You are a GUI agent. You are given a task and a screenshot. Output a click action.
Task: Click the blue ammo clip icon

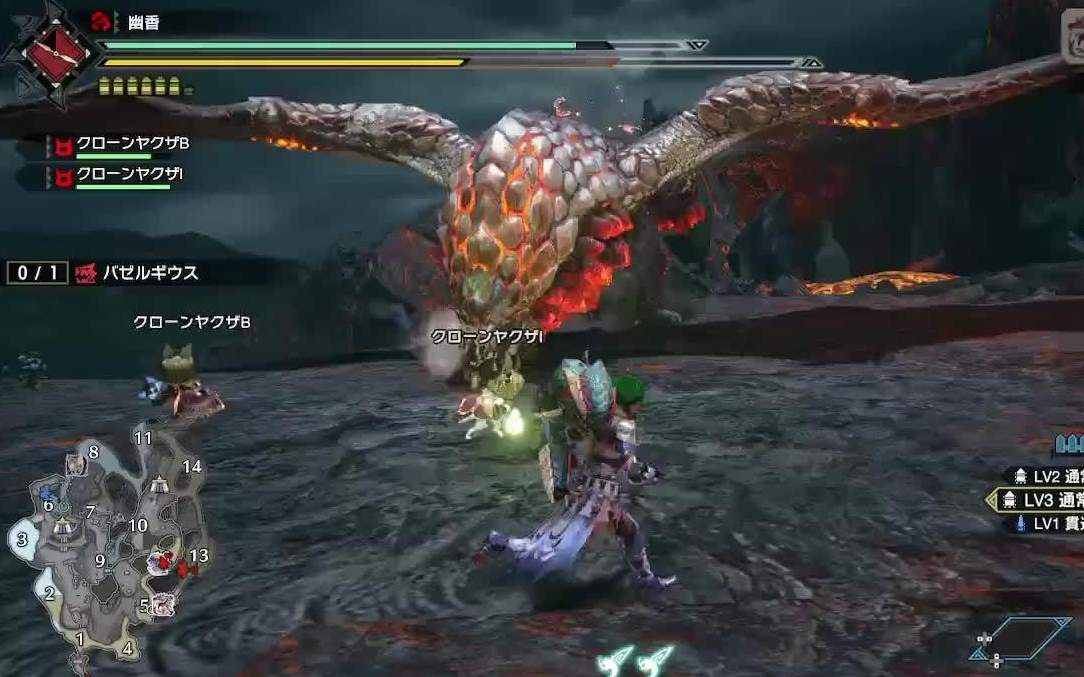1068,444
